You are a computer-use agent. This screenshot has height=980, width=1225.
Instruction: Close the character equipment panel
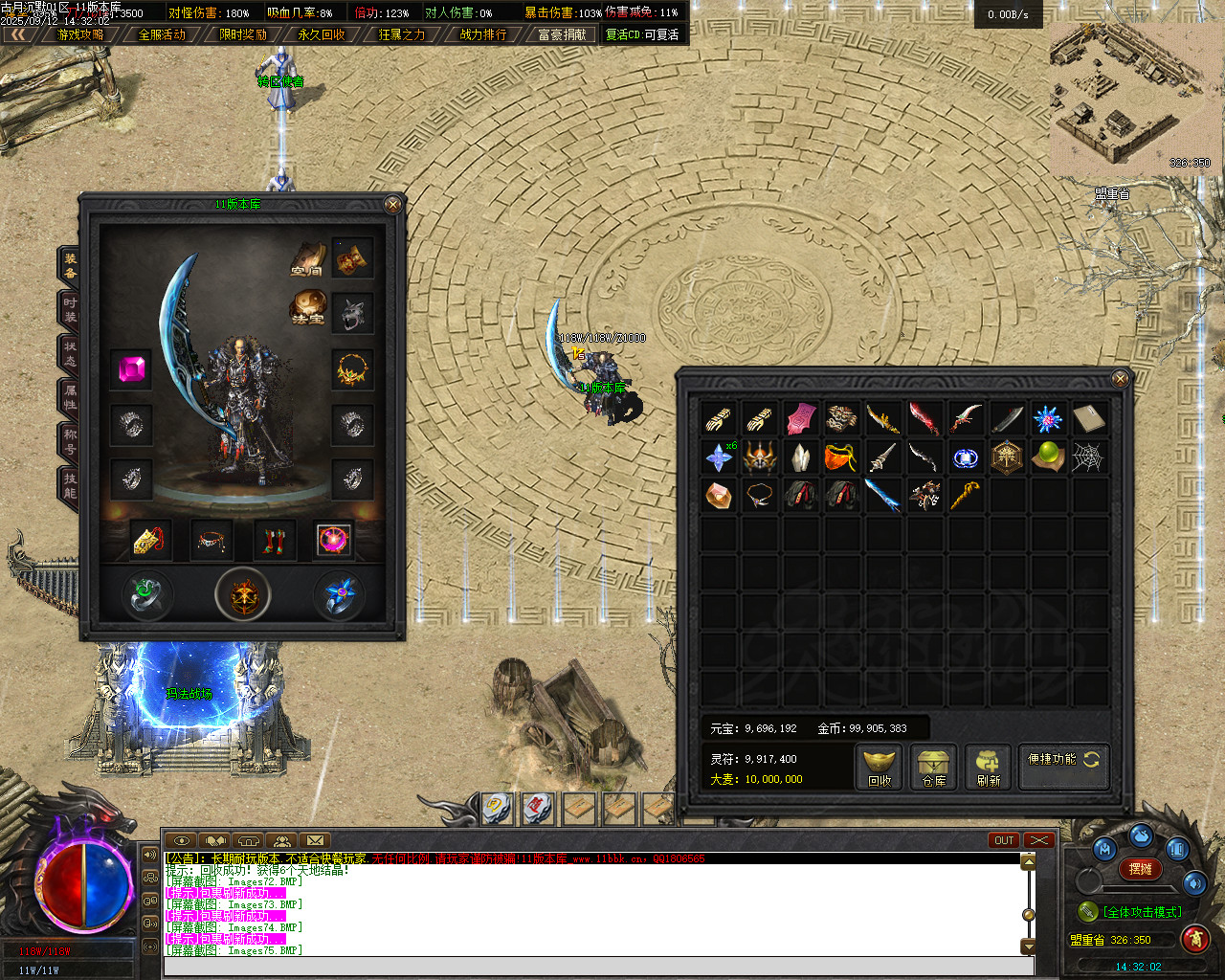pos(392,204)
